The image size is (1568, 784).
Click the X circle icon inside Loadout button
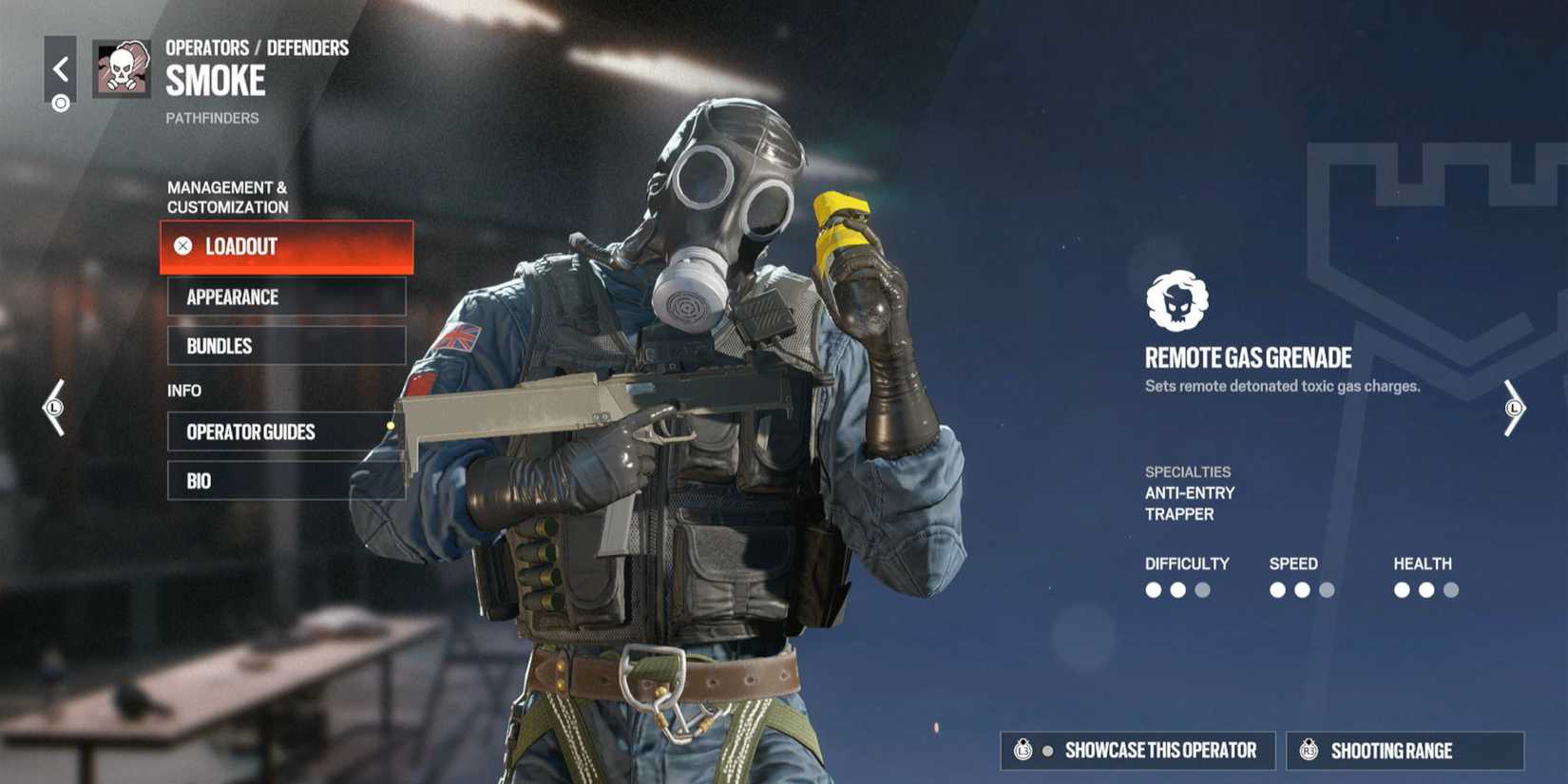(x=182, y=247)
